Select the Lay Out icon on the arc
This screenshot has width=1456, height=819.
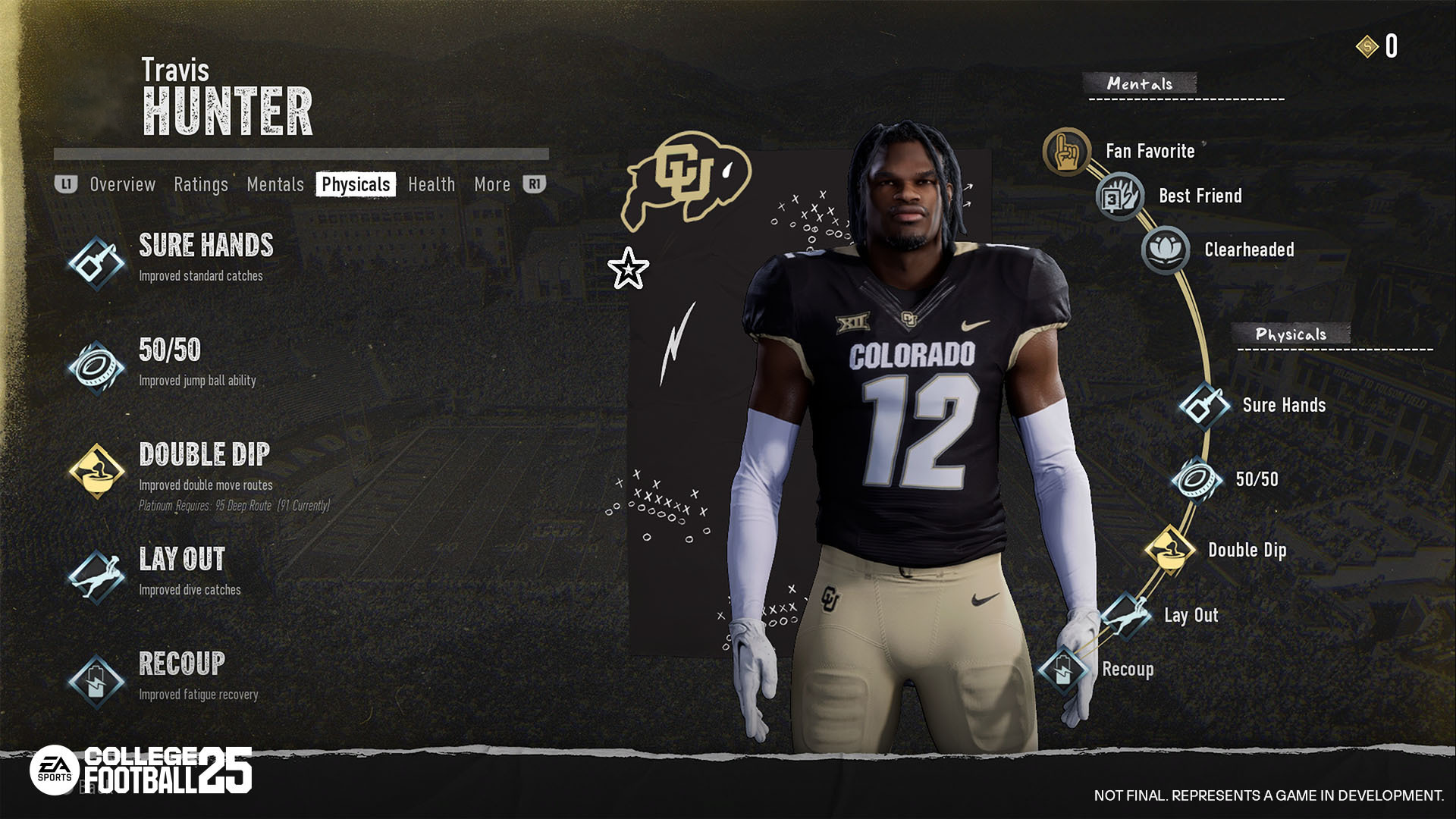[1125, 615]
